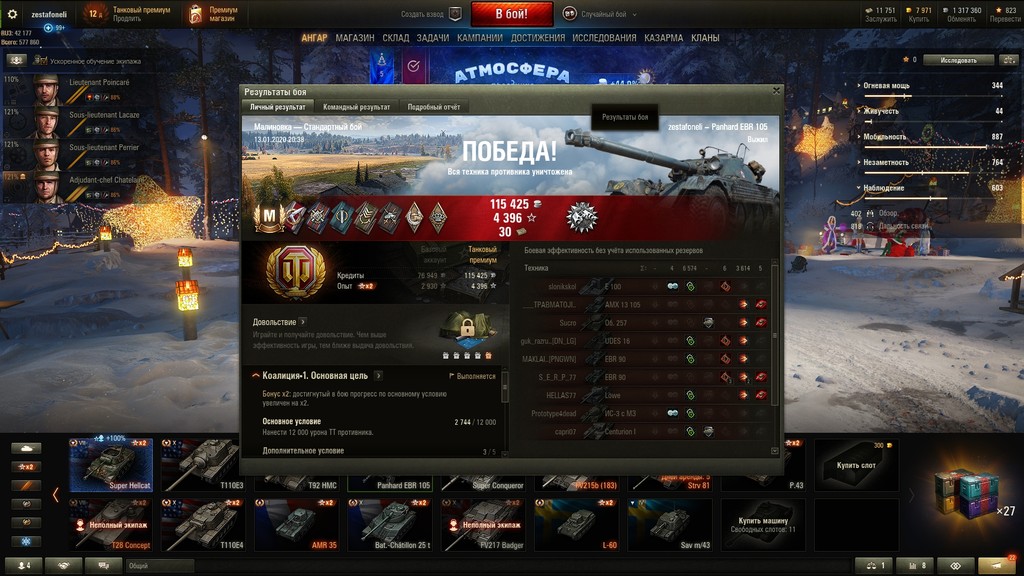Go to the СКЛАД section
The height and width of the screenshot is (576, 1024).
click(396, 38)
